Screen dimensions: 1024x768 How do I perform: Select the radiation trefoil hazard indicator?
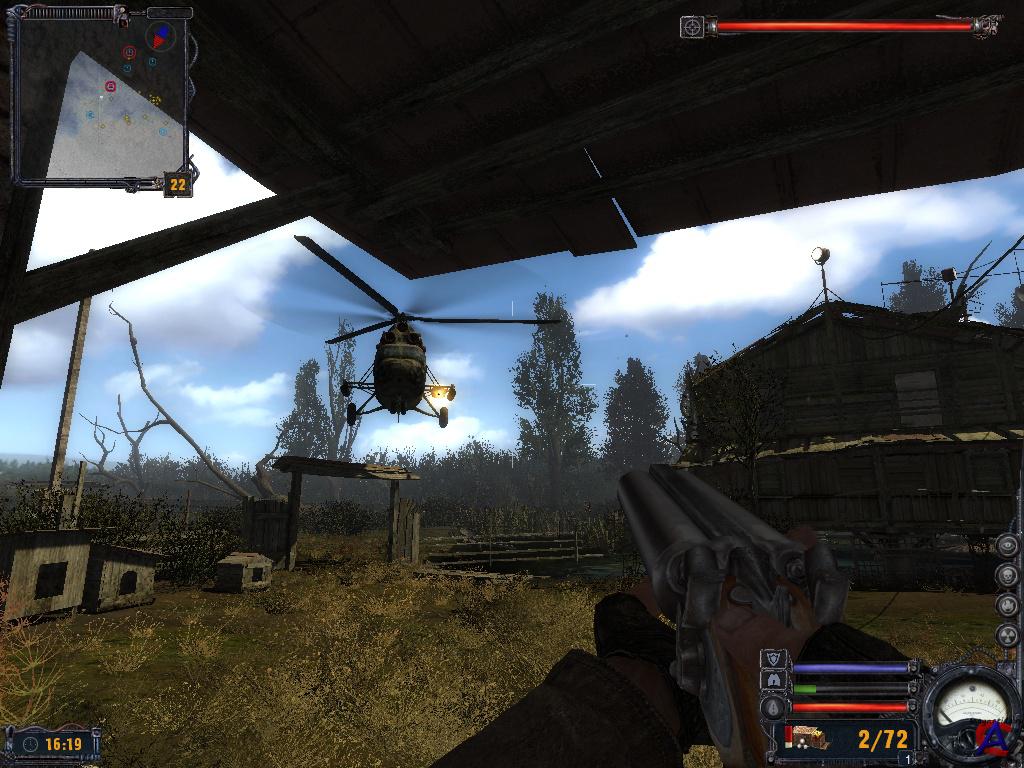(x=1007, y=636)
